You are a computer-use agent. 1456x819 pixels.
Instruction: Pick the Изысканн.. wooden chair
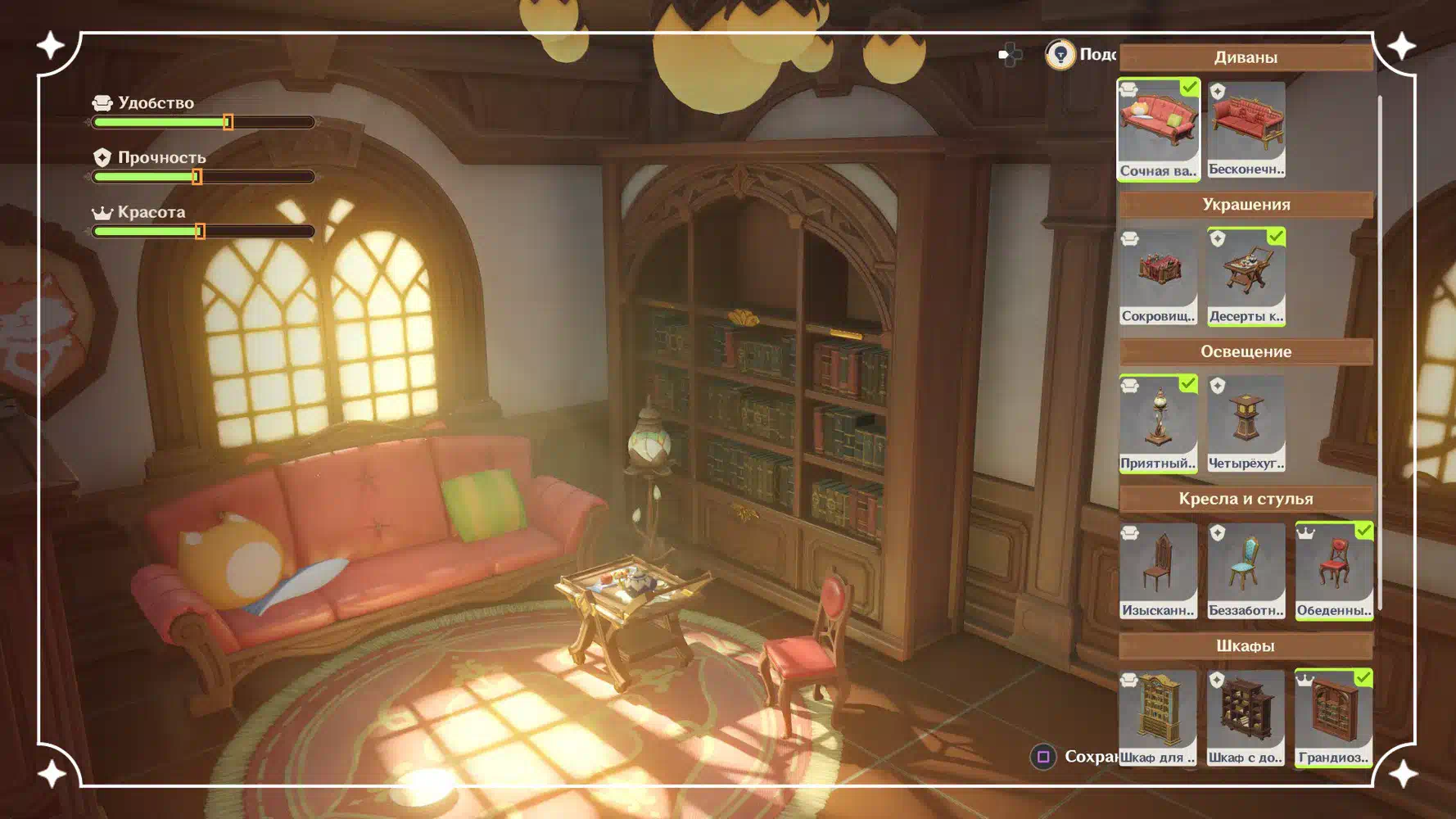pyautogui.click(x=1158, y=571)
